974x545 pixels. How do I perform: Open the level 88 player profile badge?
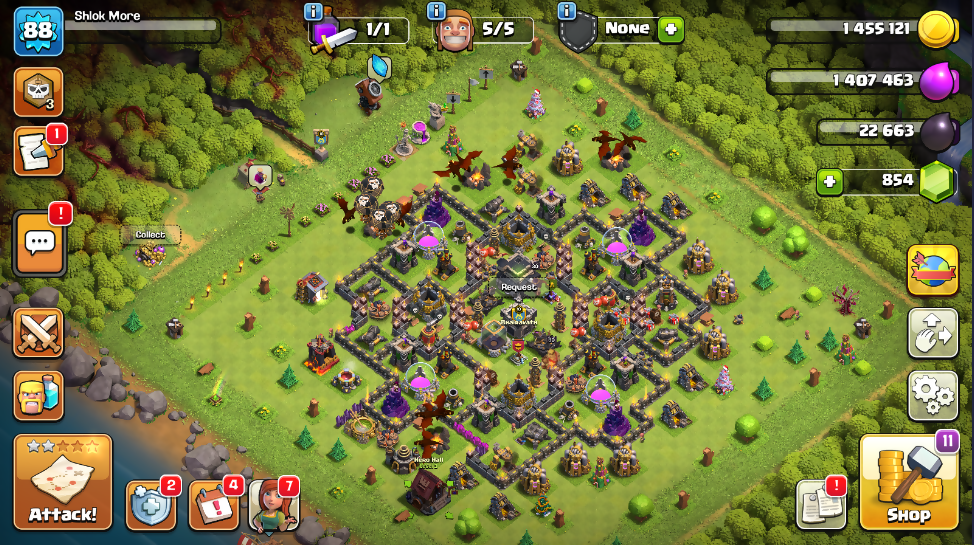pyautogui.click(x=39, y=31)
